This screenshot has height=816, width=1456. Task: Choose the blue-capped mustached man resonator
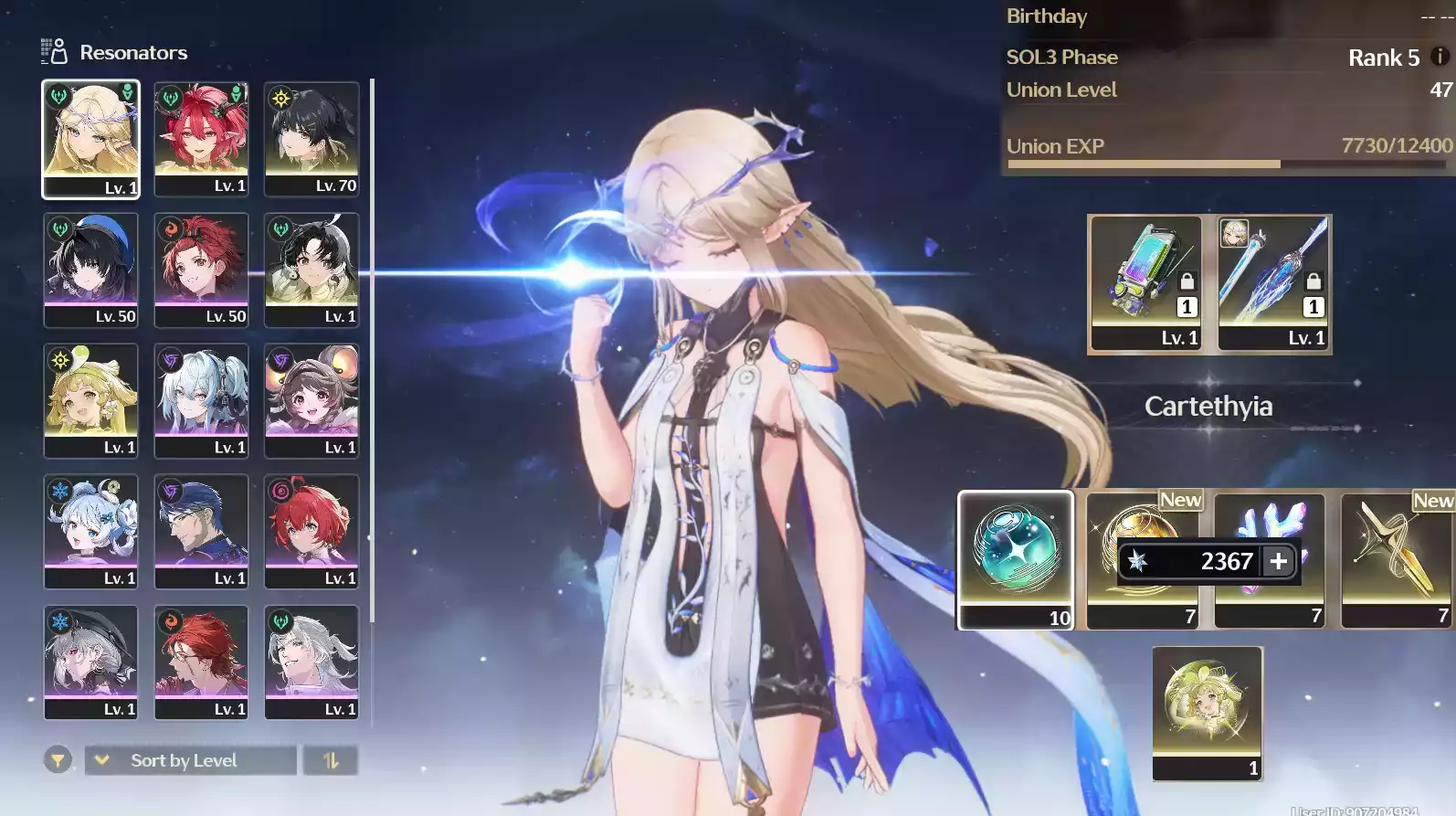201,531
